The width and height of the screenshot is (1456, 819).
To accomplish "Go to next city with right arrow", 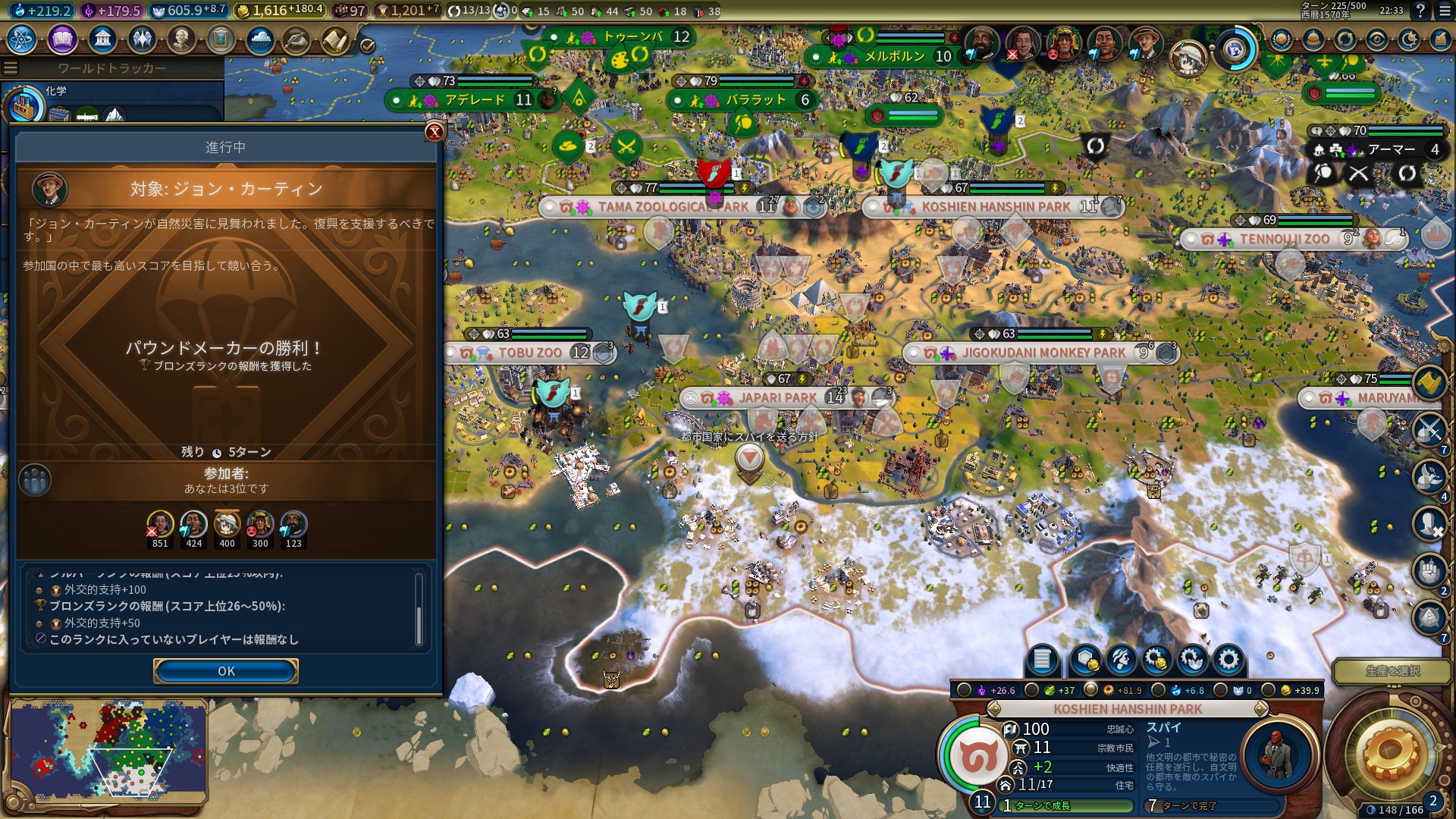I will pyautogui.click(x=1261, y=709).
